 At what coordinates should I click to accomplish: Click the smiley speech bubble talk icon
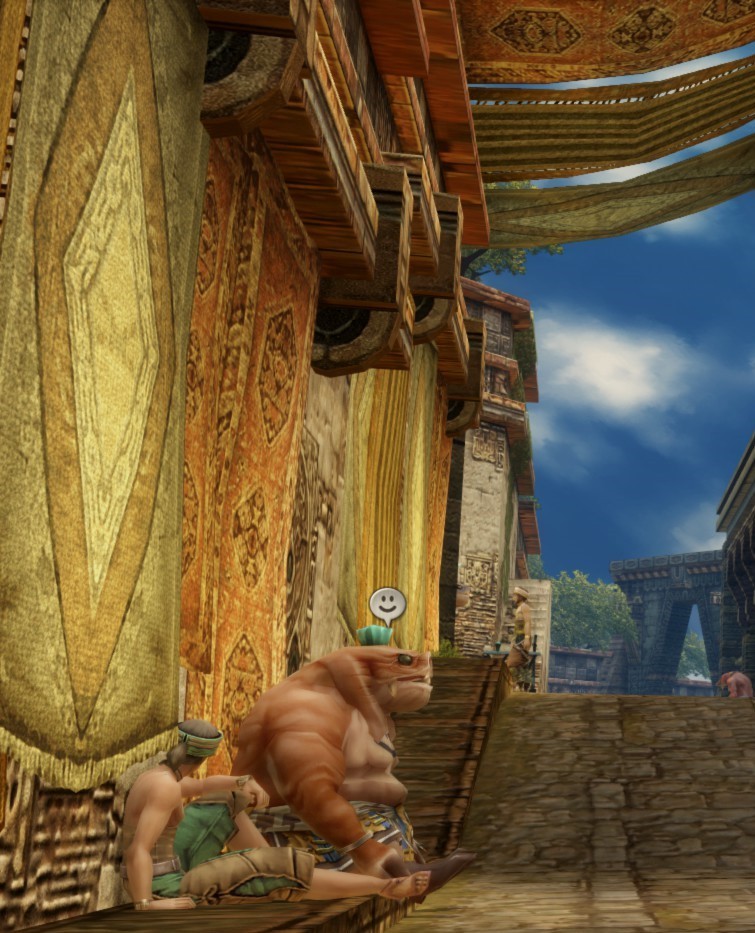(387, 603)
